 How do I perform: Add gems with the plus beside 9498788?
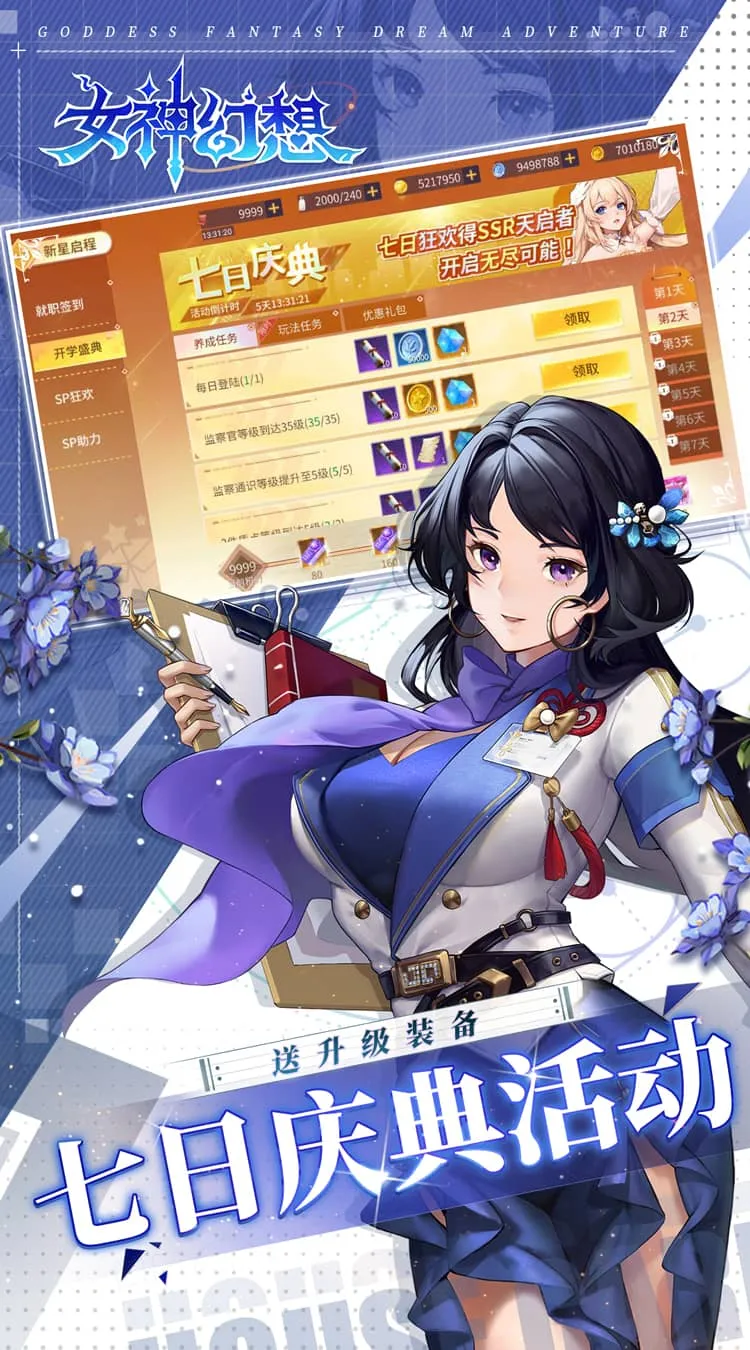tap(570, 159)
